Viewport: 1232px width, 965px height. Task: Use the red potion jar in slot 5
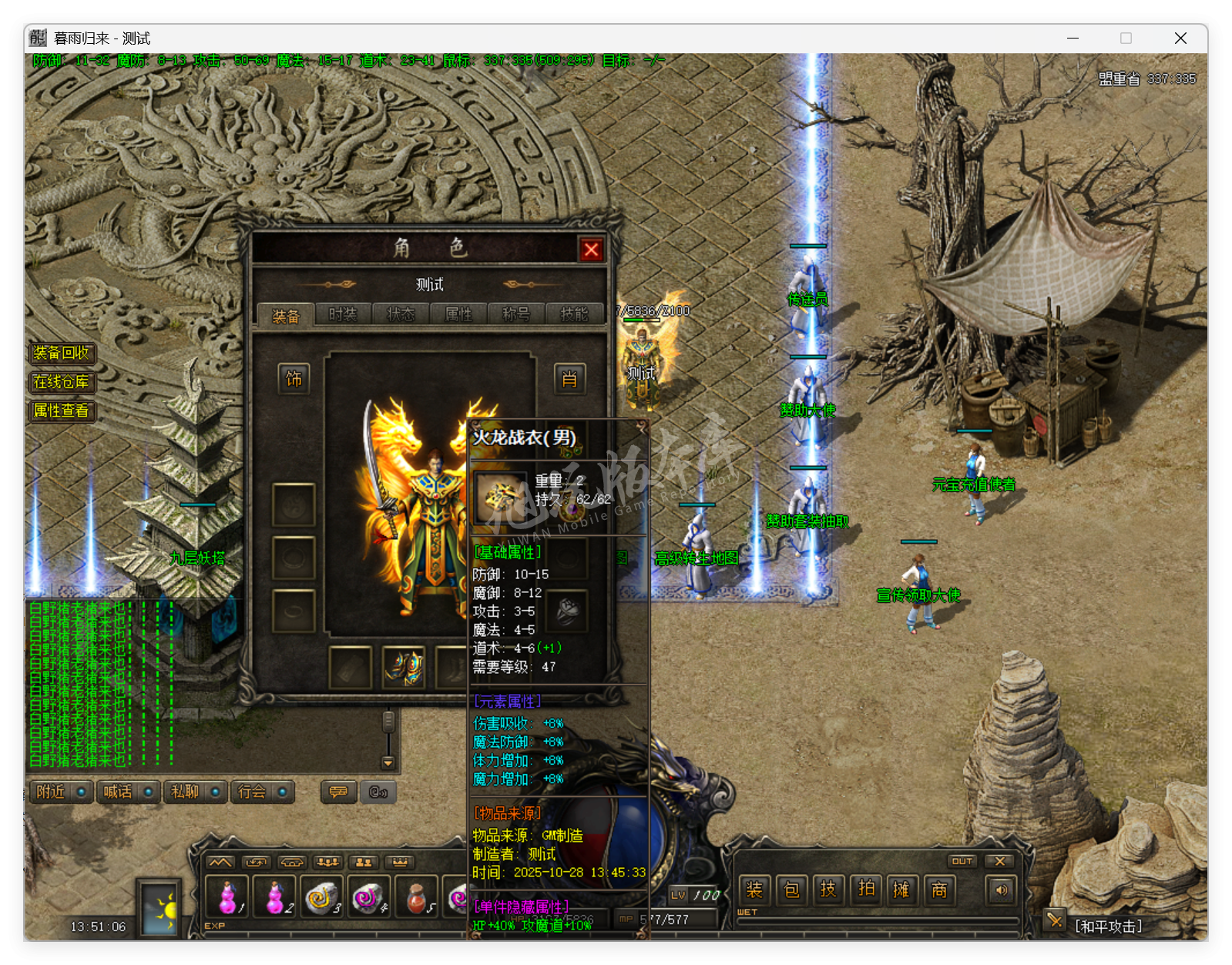click(x=417, y=896)
